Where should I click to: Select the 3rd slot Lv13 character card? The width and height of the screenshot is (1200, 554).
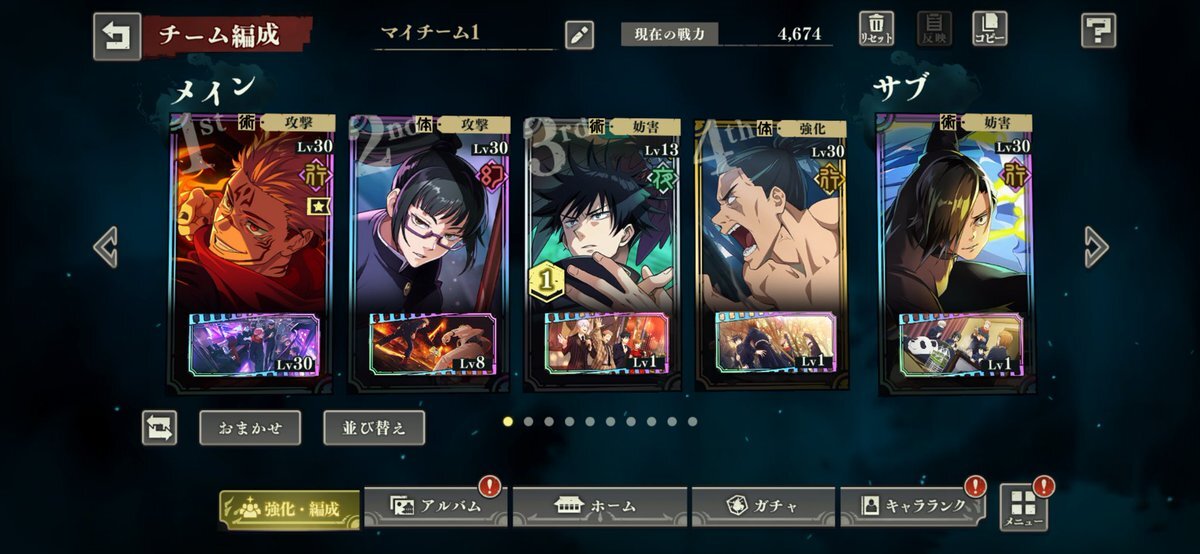603,230
